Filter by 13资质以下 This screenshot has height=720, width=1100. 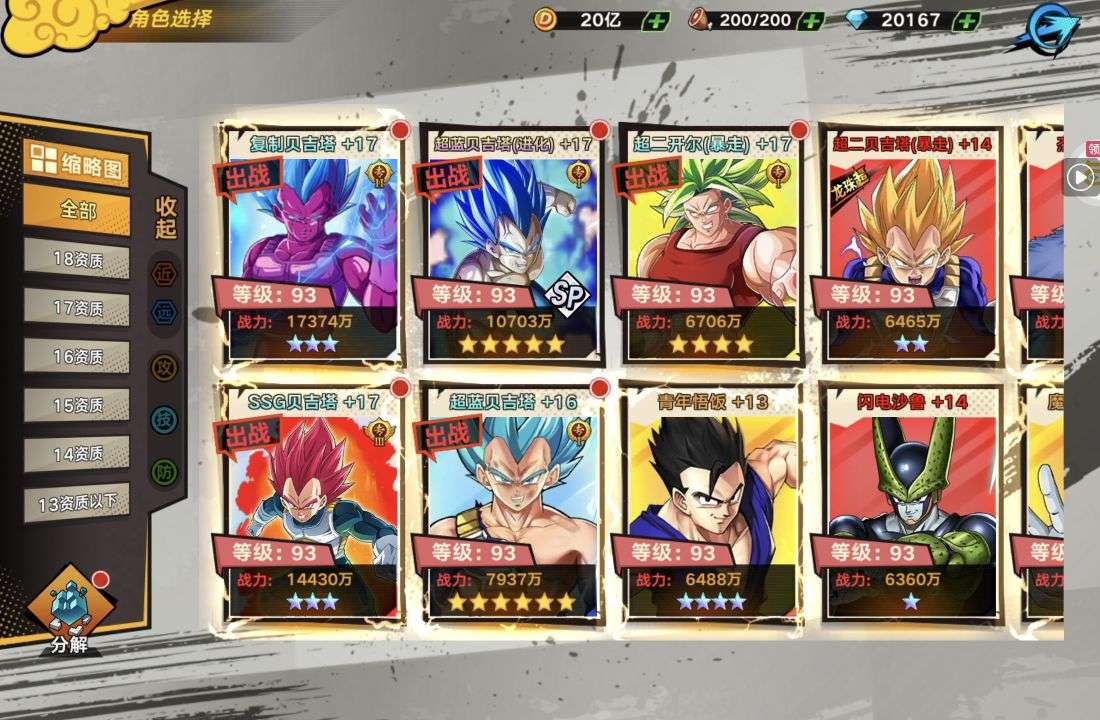77,502
